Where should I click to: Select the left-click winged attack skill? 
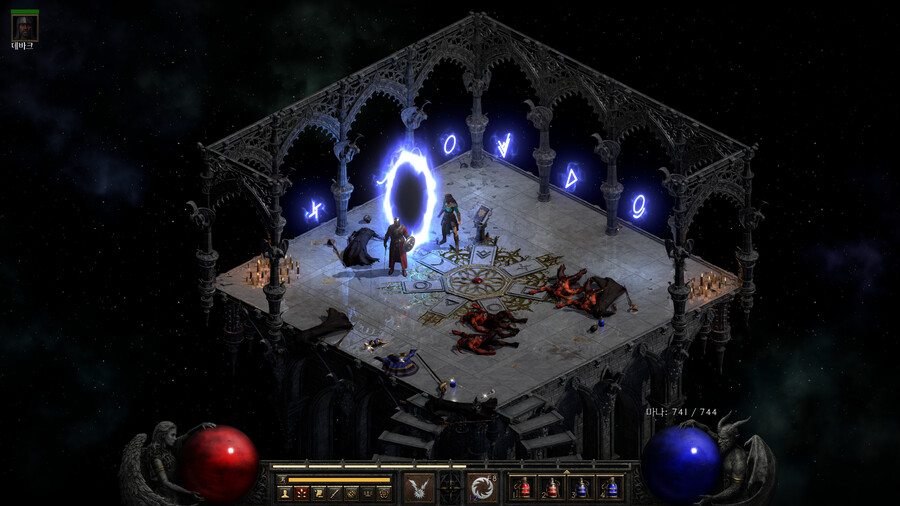click(x=419, y=488)
